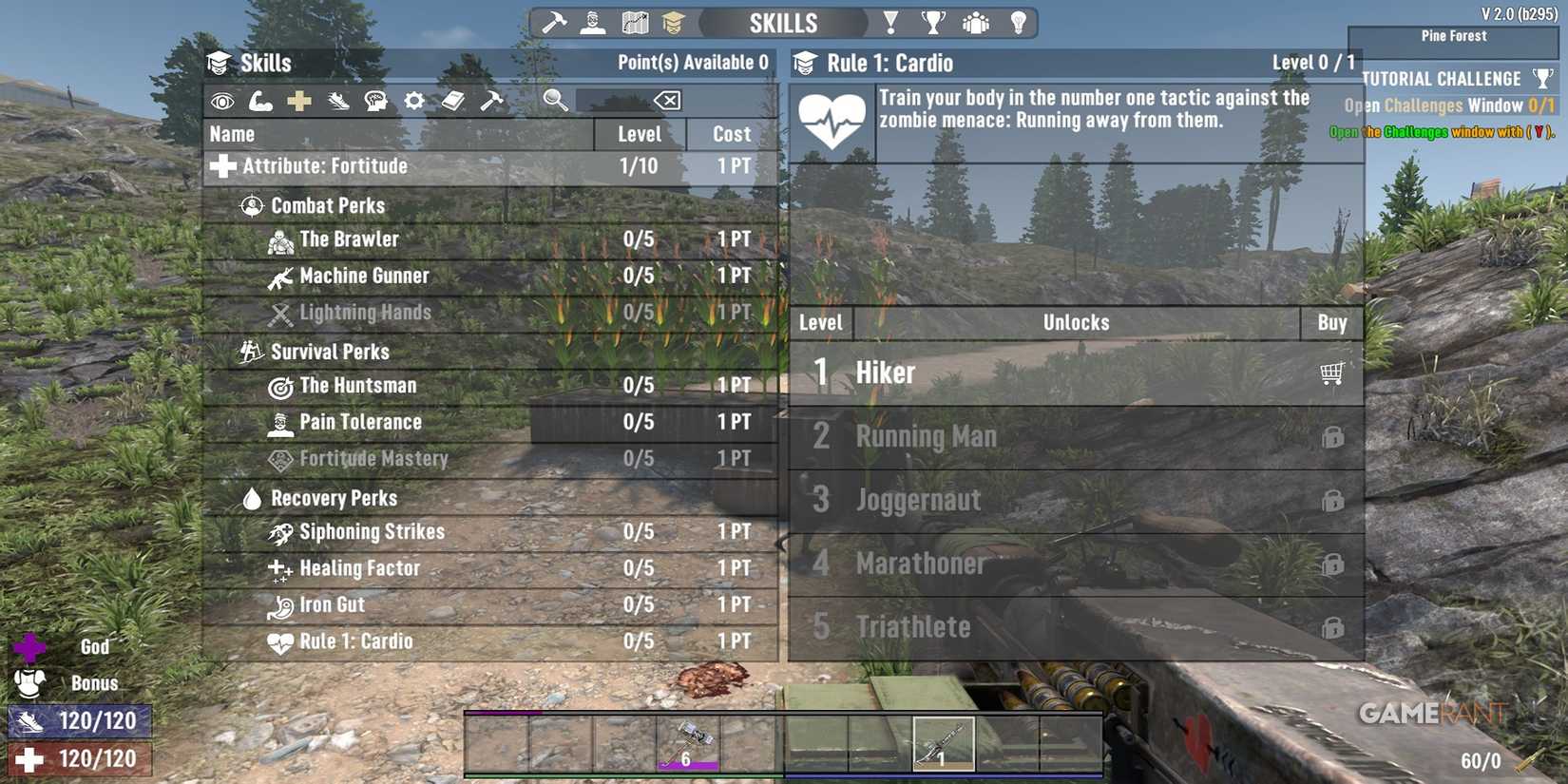
Task: Select the Intellect brain filter icon
Action: point(377,100)
